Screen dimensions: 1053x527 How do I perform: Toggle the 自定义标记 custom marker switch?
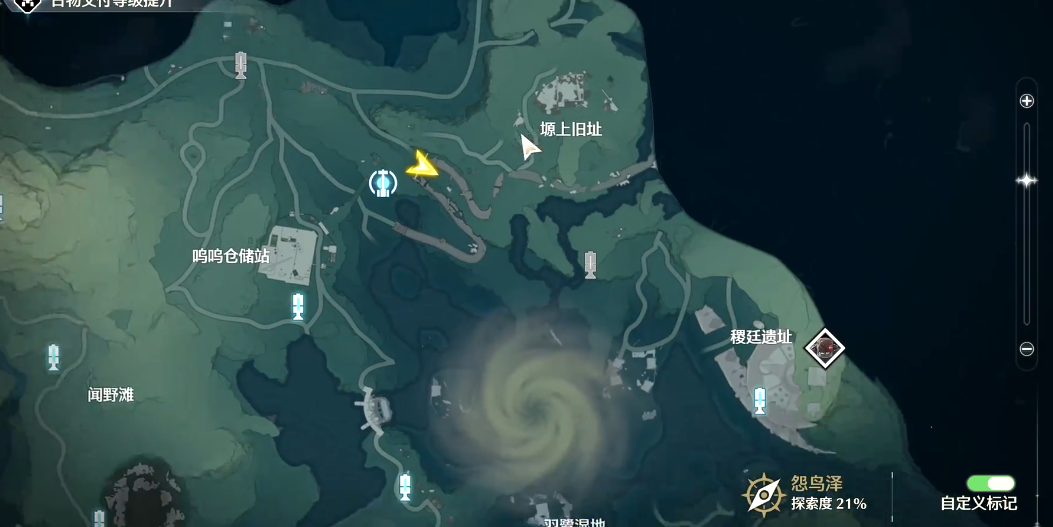pos(990,484)
